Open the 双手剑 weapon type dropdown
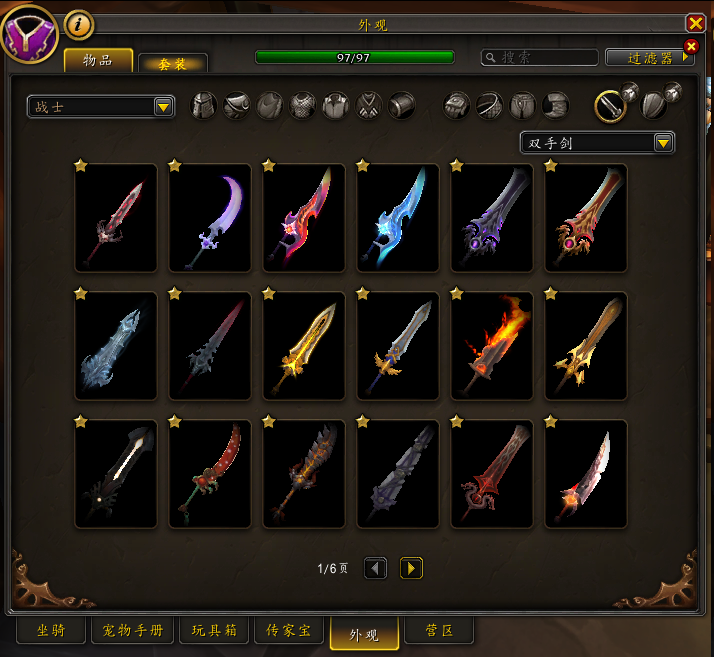This screenshot has width=714, height=657. [x=597, y=142]
